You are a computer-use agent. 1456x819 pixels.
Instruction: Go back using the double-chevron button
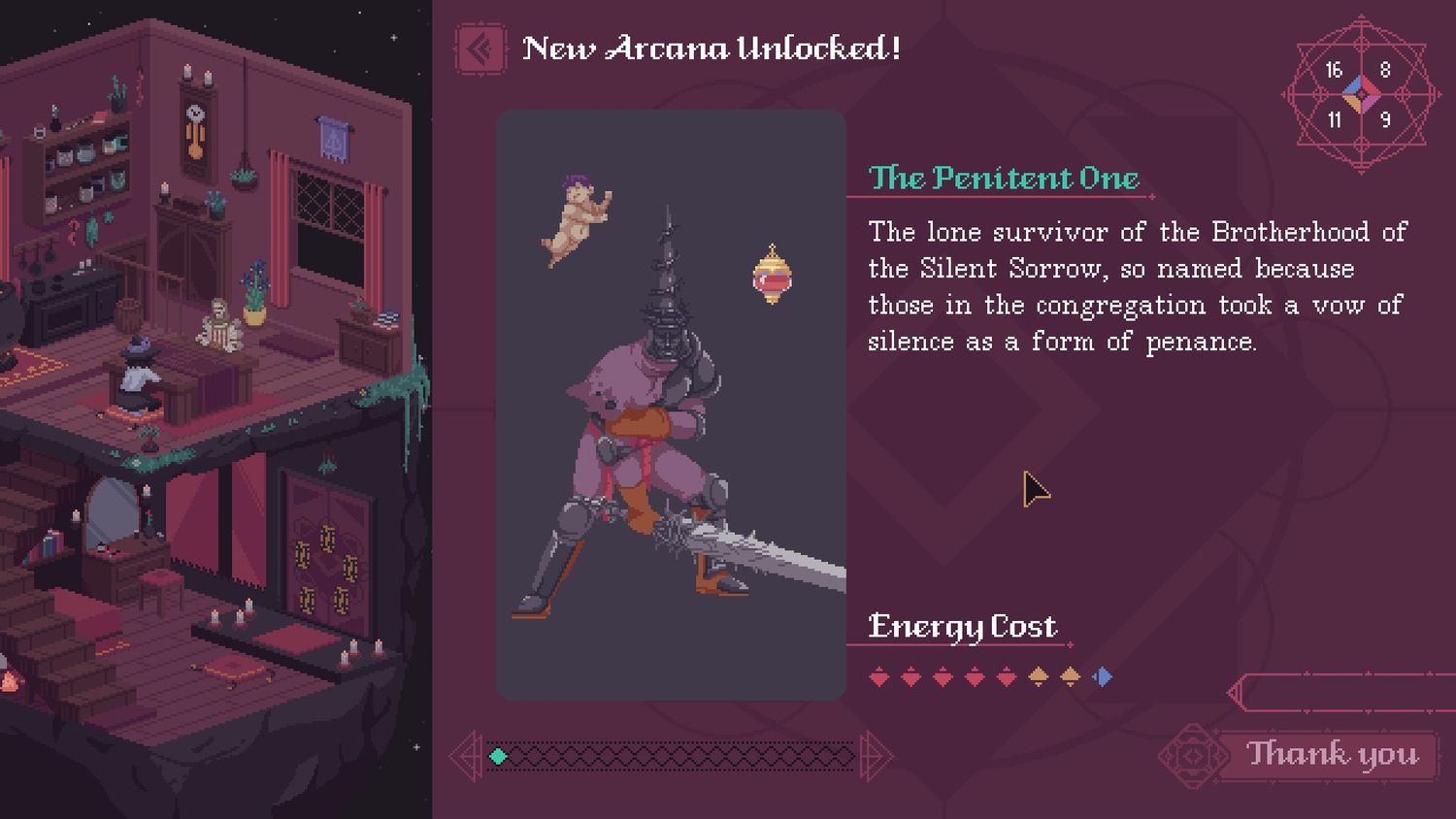pos(480,49)
